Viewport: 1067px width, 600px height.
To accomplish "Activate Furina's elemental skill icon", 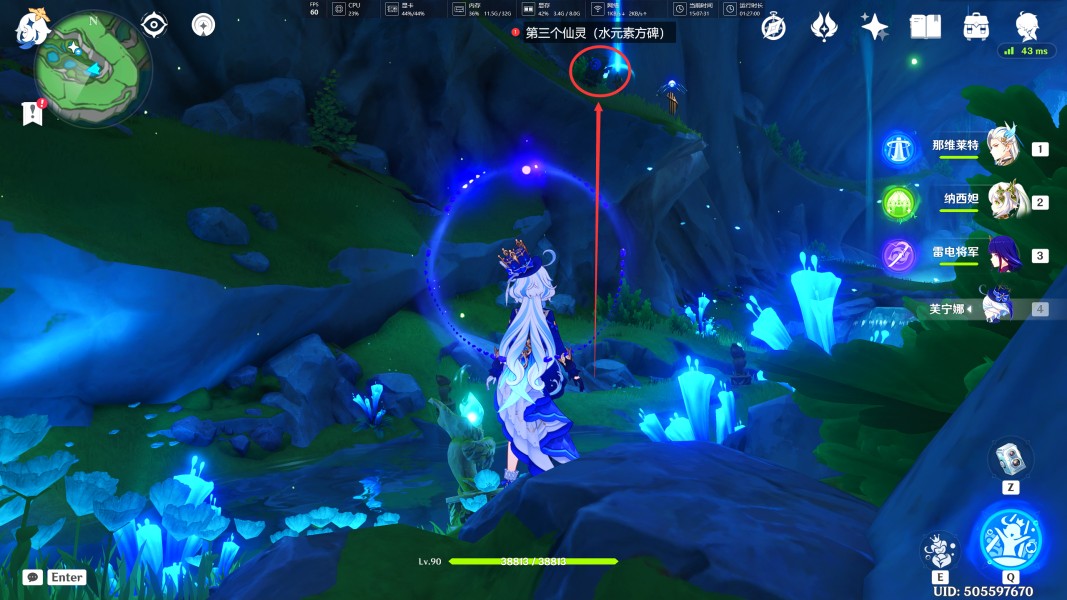I will tap(939, 551).
